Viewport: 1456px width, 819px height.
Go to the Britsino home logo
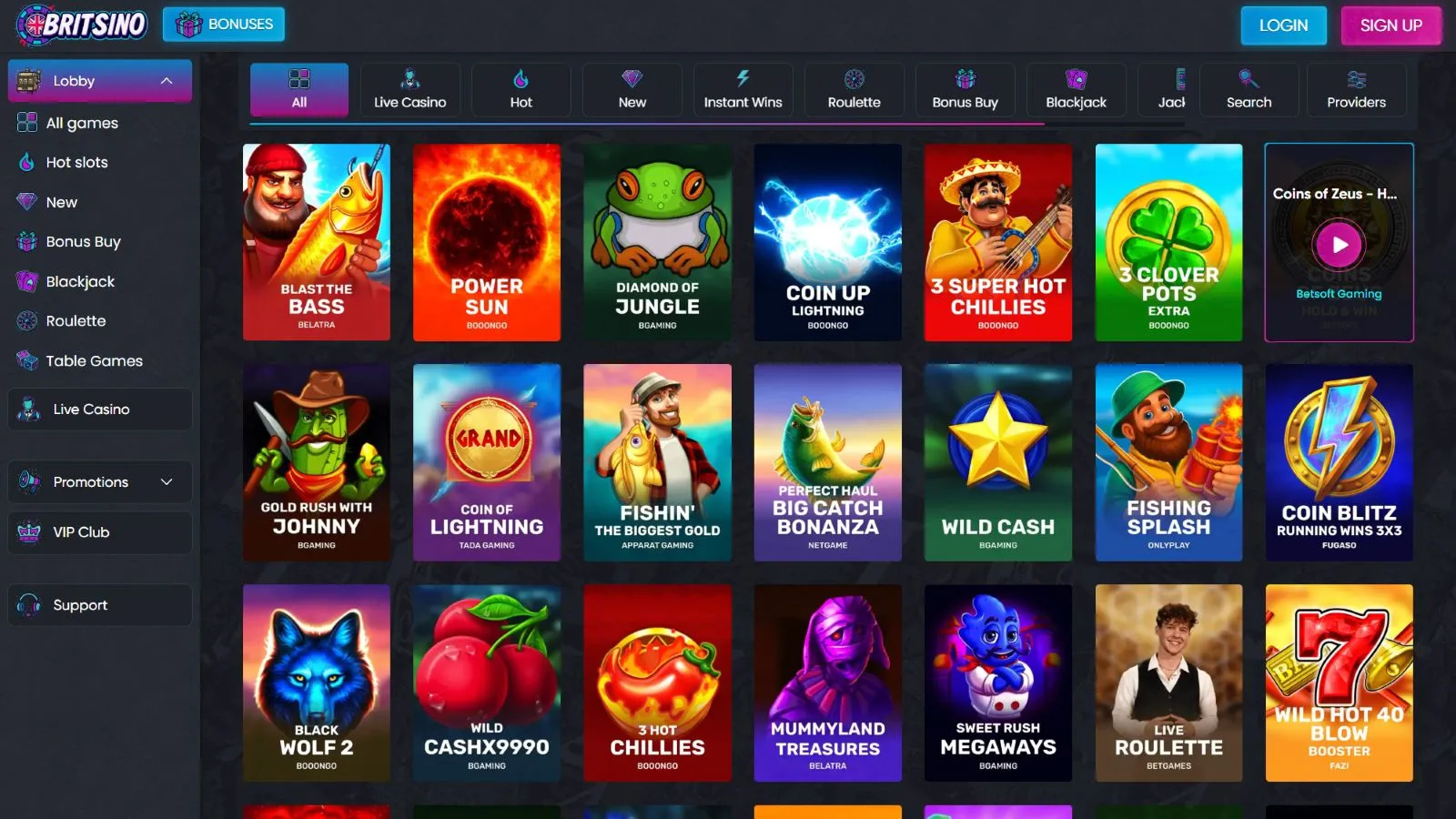[x=82, y=25]
